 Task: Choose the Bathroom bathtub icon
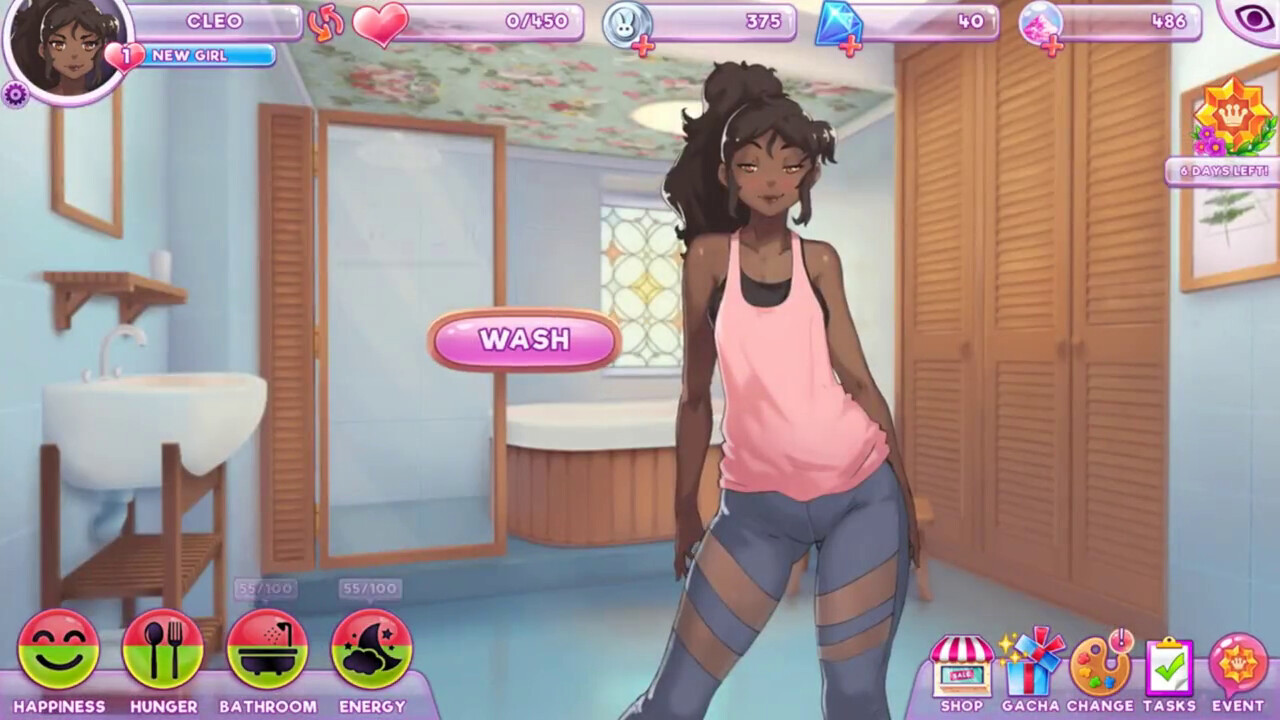tap(267, 650)
